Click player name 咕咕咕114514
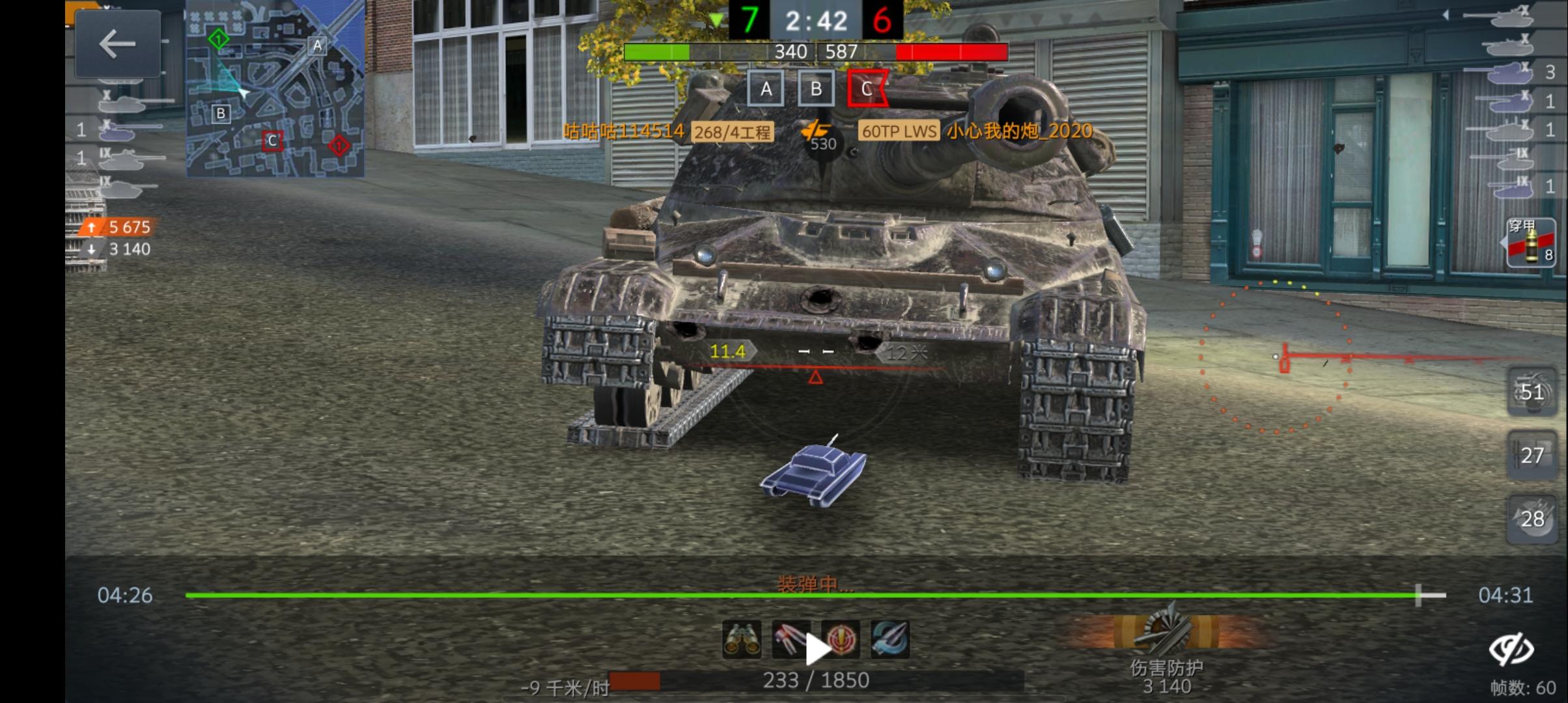 click(623, 132)
